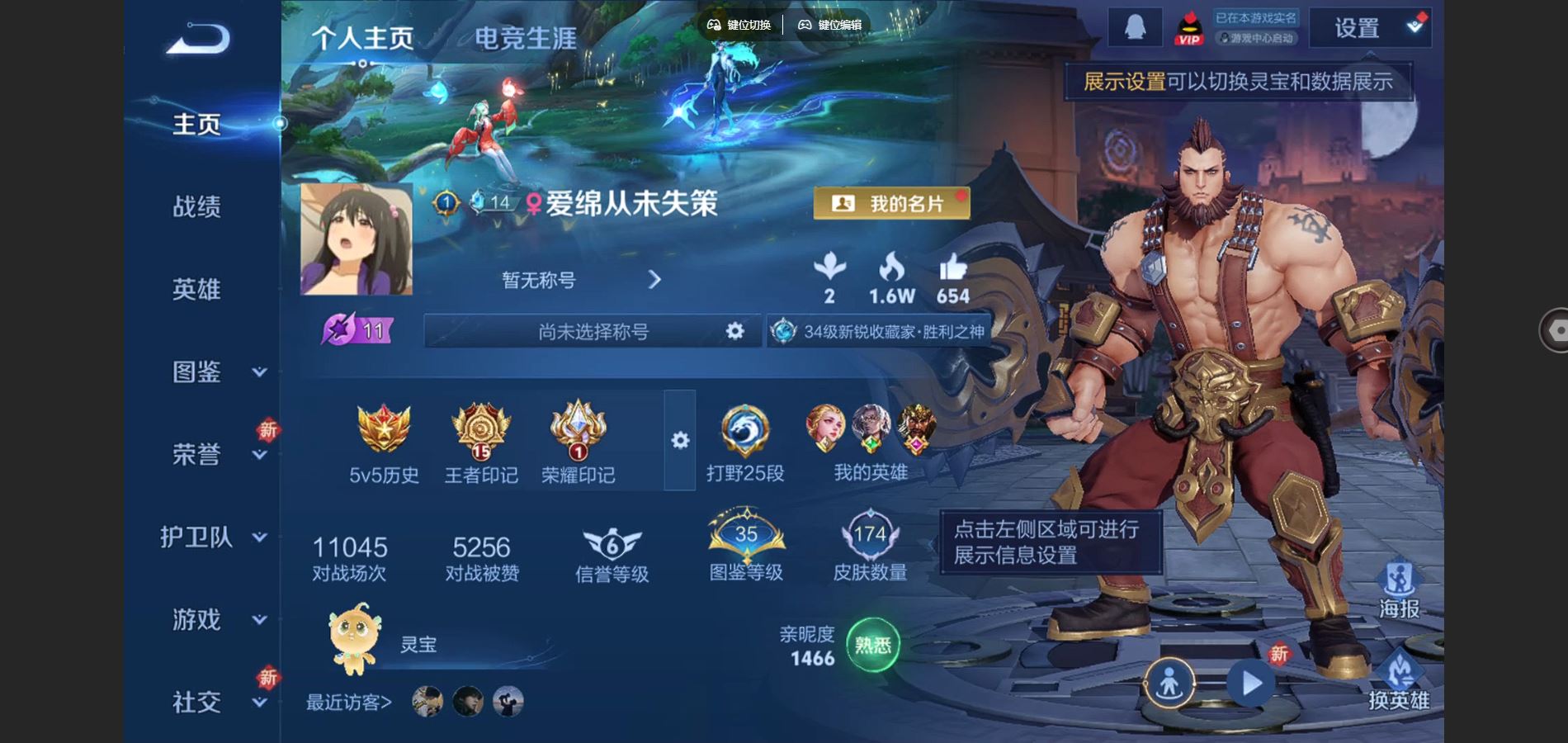Open the 设置 settings button

click(1370, 28)
